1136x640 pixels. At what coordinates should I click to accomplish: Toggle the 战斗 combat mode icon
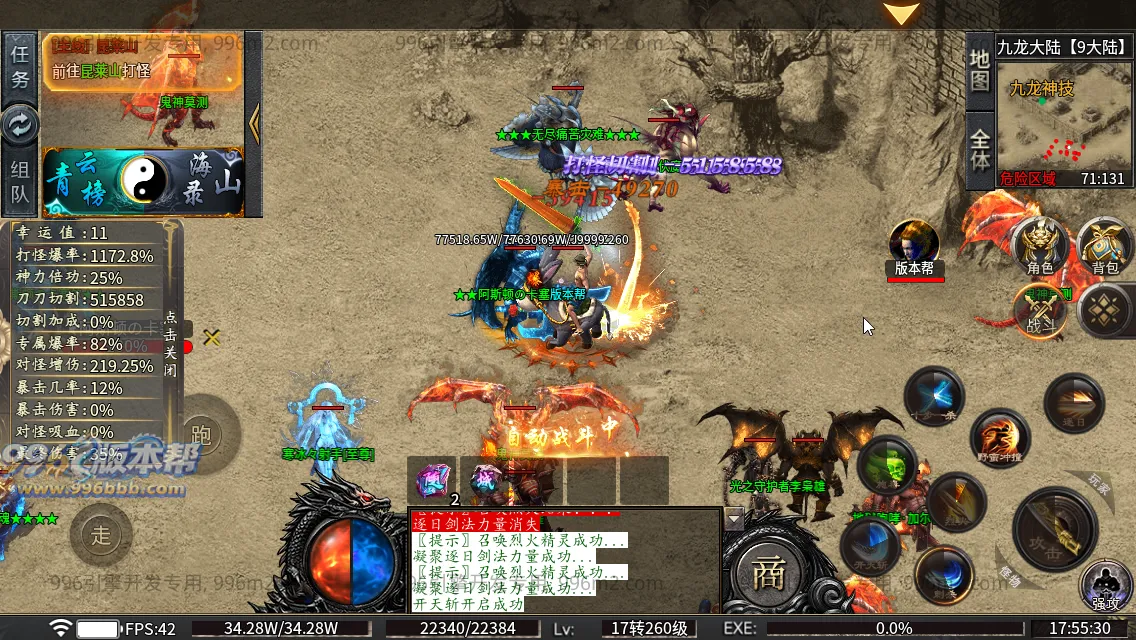click(x=1040, y=312)
